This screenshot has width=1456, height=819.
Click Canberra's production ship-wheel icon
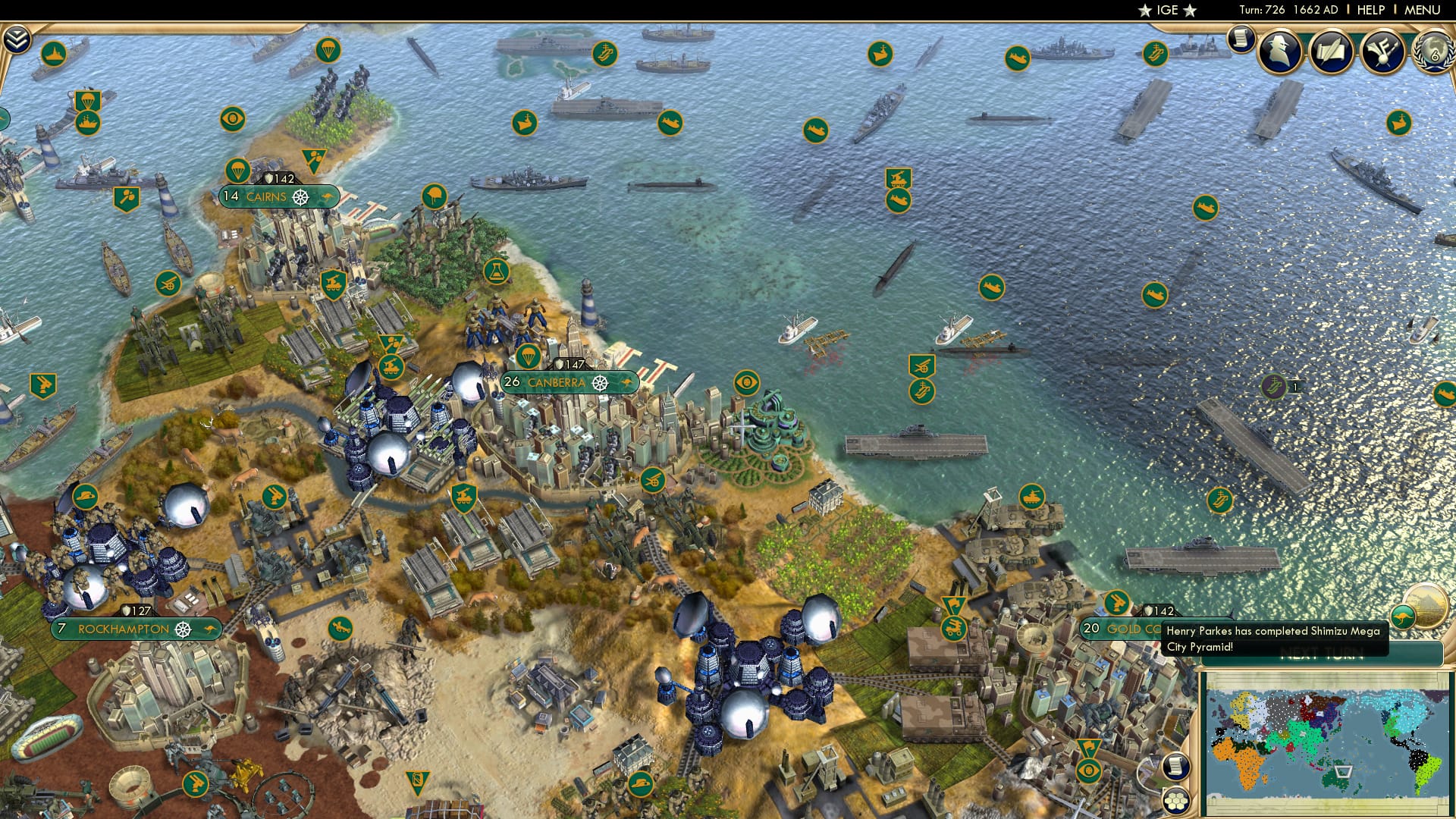pyautogui.click(x=599, y=384)
